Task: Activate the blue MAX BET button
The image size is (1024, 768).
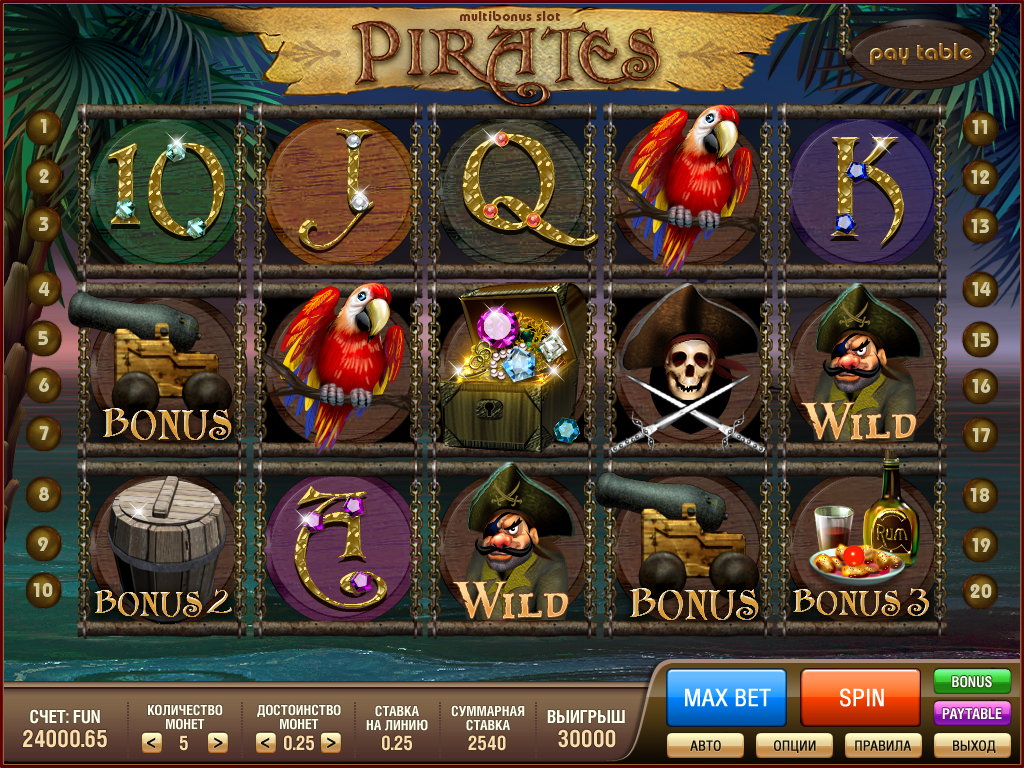Action: [x=726, y=697]
